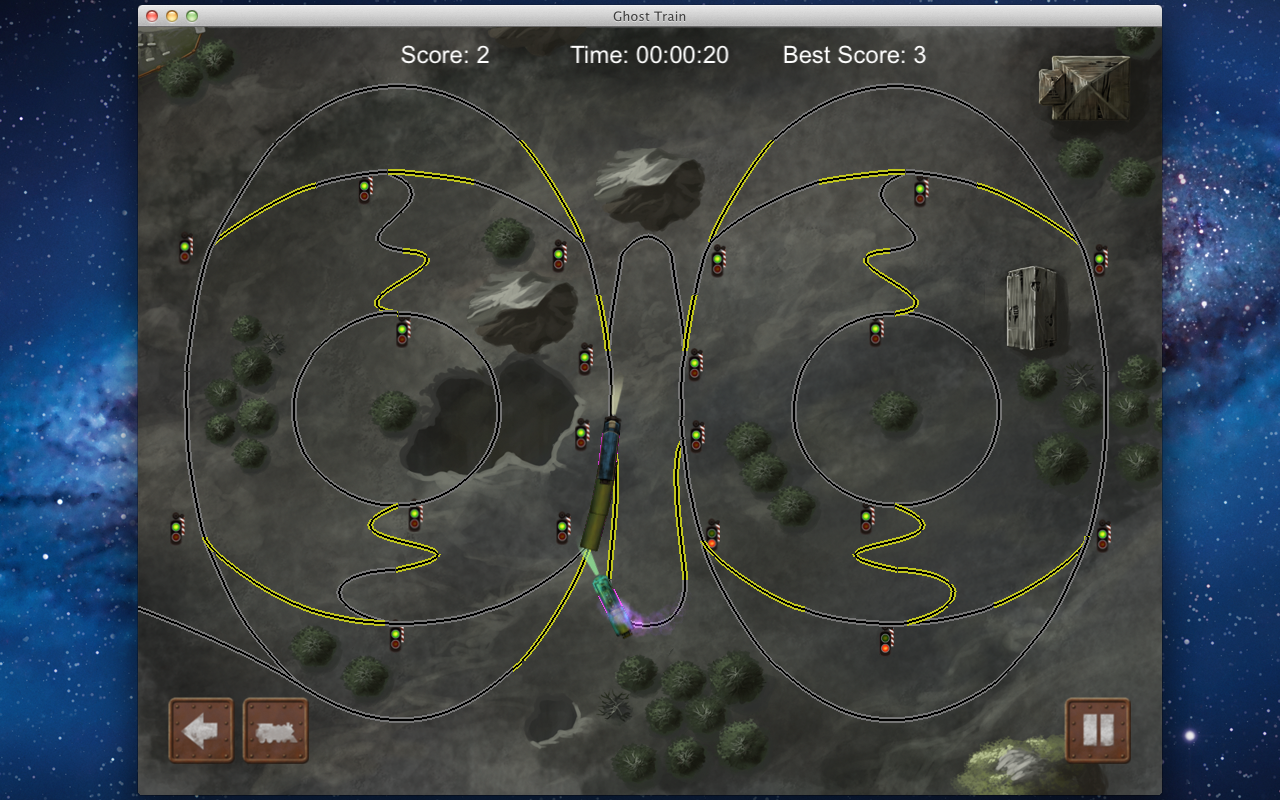This screenshot has height=800, width=1280.
Task: Pause the game
Action: 1097,731
